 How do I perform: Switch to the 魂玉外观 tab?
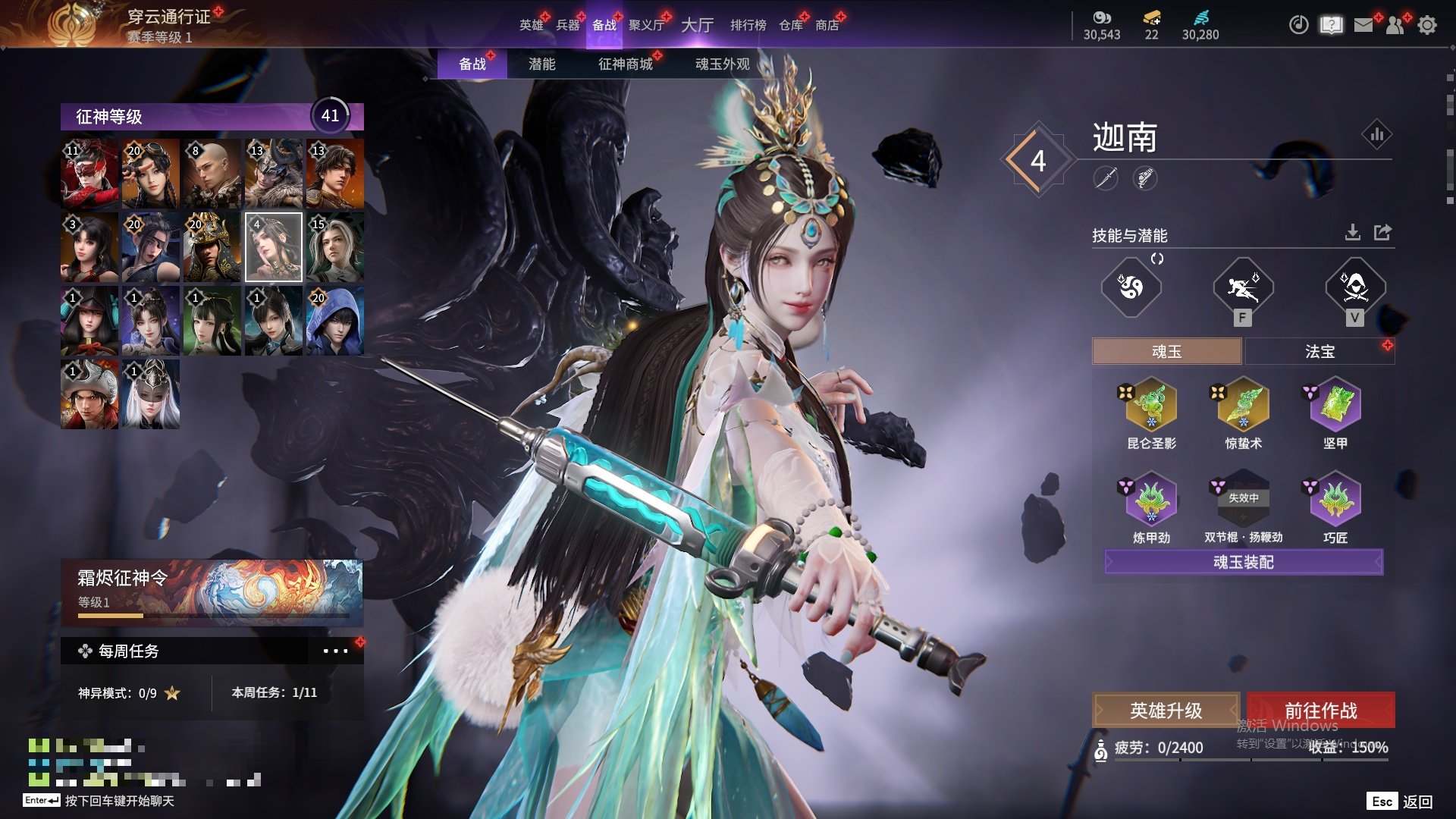click(x=722, y=64)
